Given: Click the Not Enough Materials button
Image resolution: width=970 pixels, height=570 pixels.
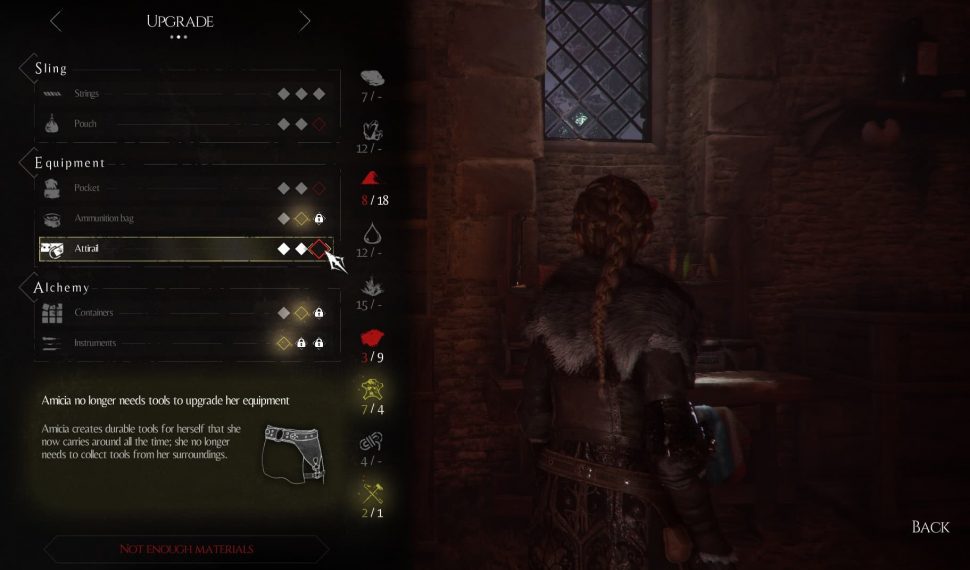Looking at the screenshot, I should pyautogui.click(x=186, y=549).
